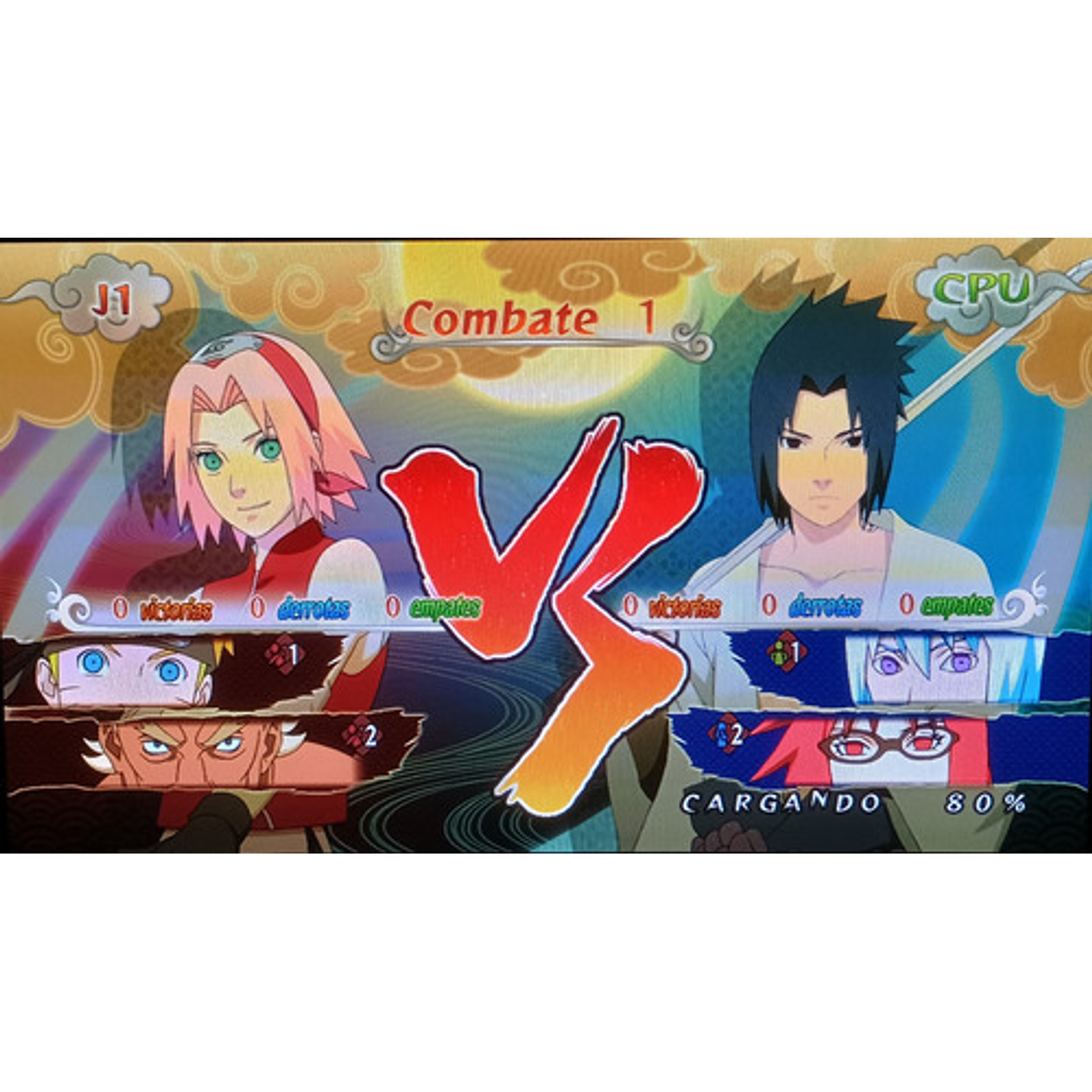The width and height of the screenshot is (1092, 1092).
Task: Click the green empates label on the CPU side
Action: (x=958, y=605)
